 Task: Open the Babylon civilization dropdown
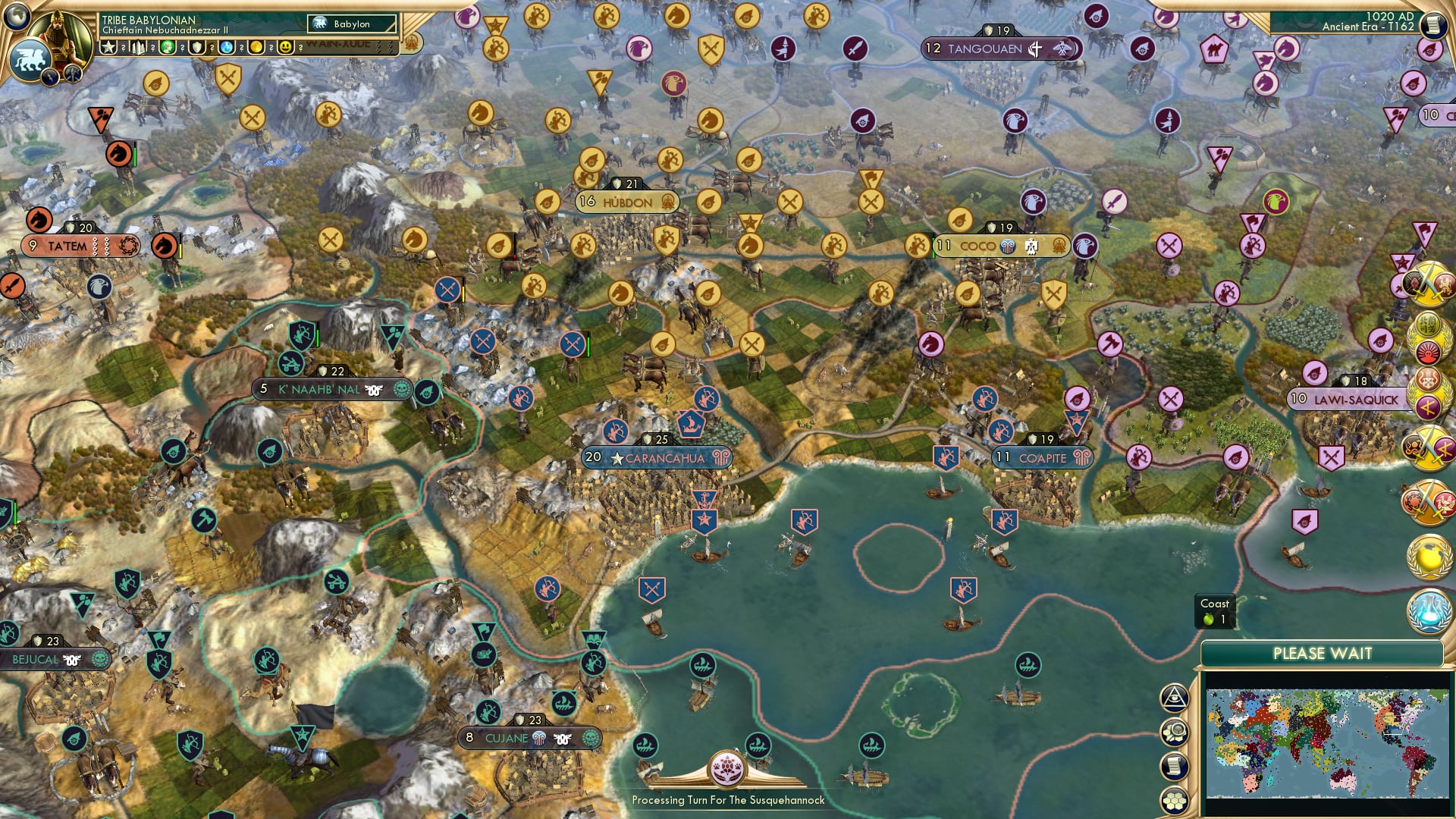[349, 24]
